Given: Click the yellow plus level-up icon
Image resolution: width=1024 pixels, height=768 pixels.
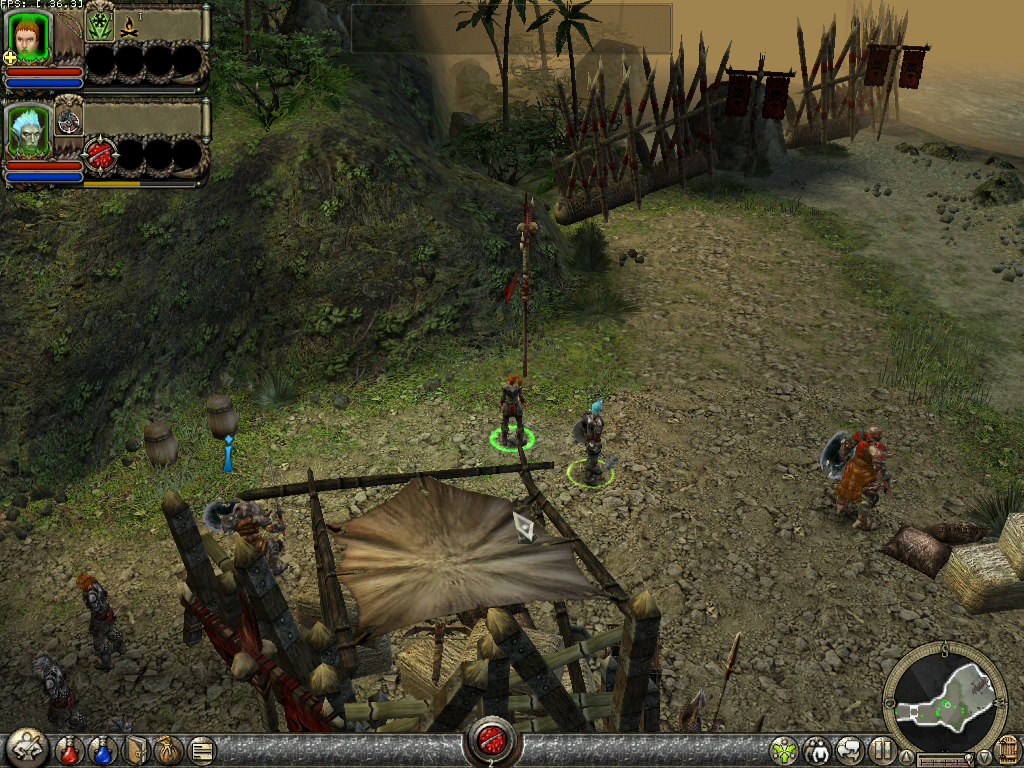Looking at the screenshot, I should click(x=10, y=58).
